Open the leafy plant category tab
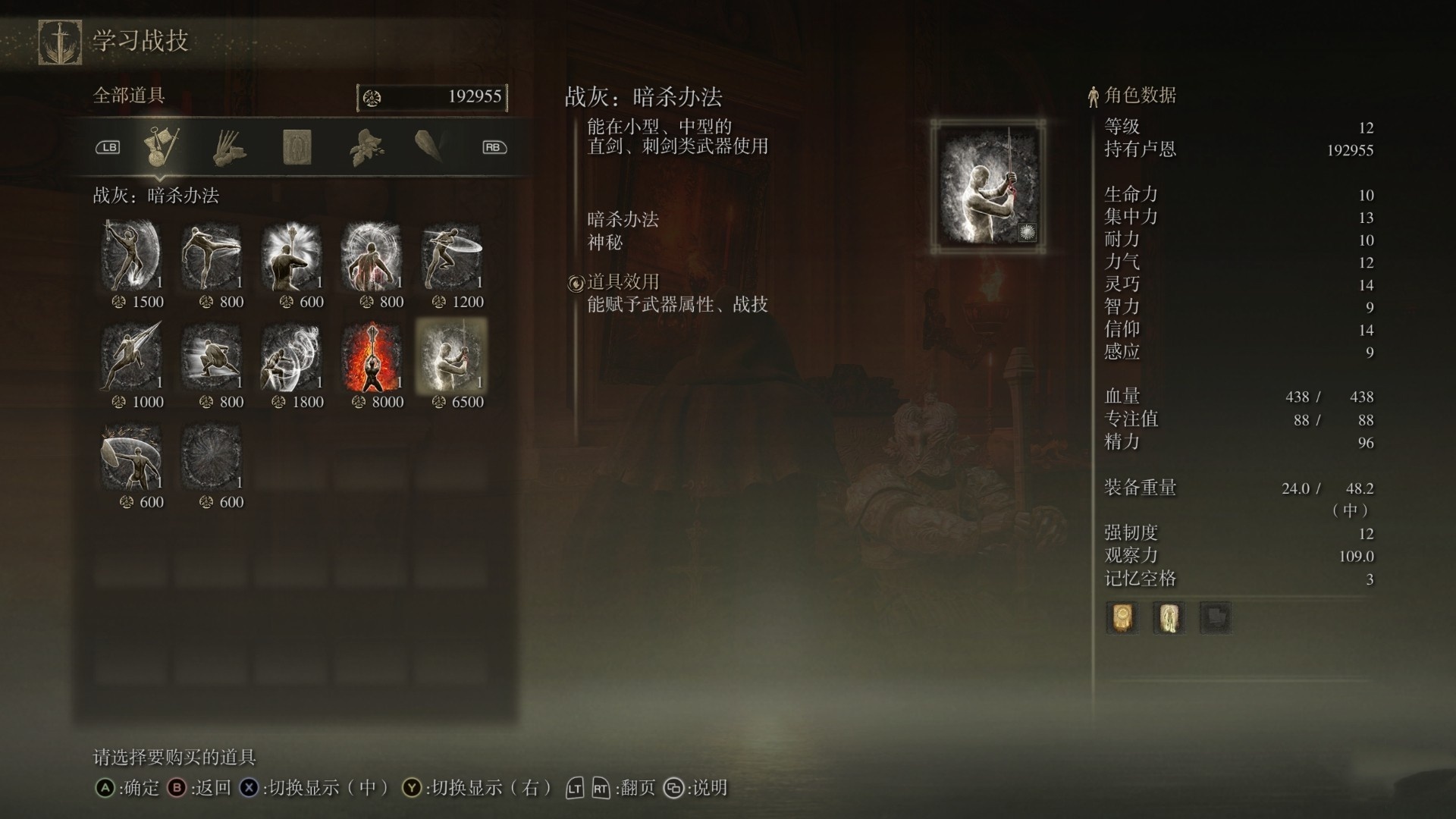This screenshot has width=1456, height=819. [366, 147]
